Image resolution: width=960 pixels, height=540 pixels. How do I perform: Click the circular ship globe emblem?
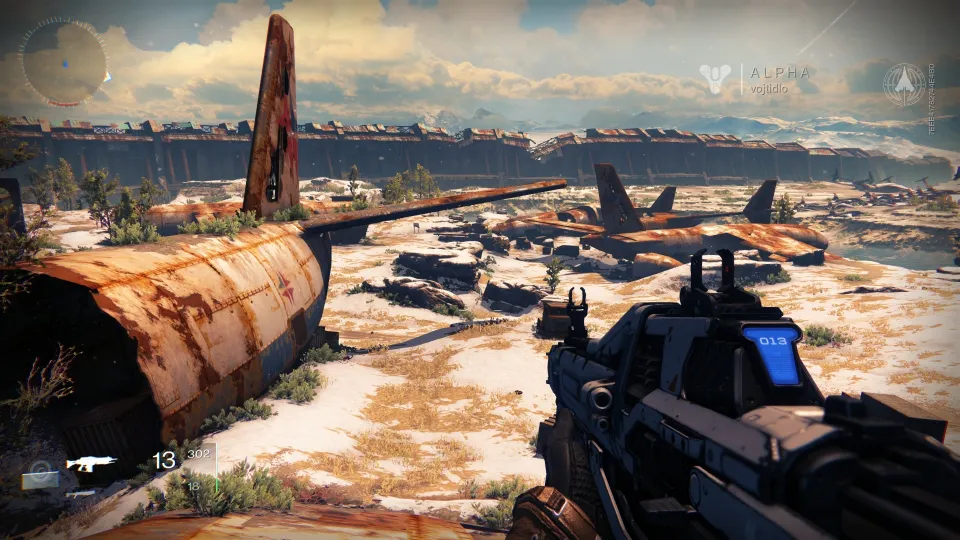(903, 84)
